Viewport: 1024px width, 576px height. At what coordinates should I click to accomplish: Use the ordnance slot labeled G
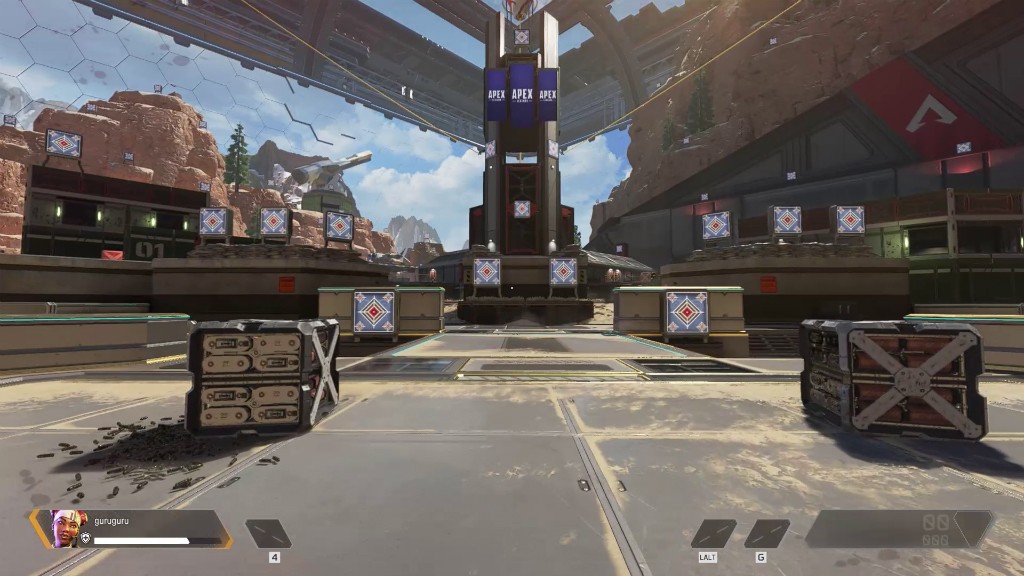pyautogui.click(x=766, y=533)
